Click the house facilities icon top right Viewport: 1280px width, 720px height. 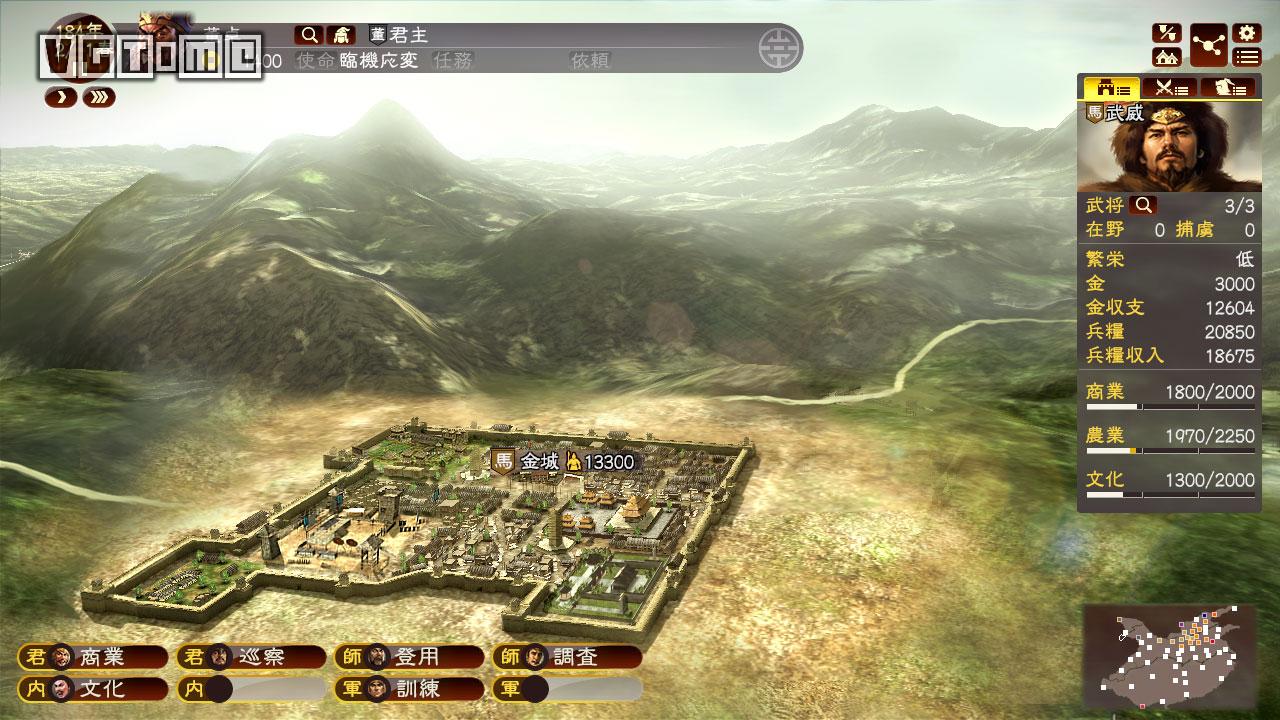click(x=1166, y=57)
